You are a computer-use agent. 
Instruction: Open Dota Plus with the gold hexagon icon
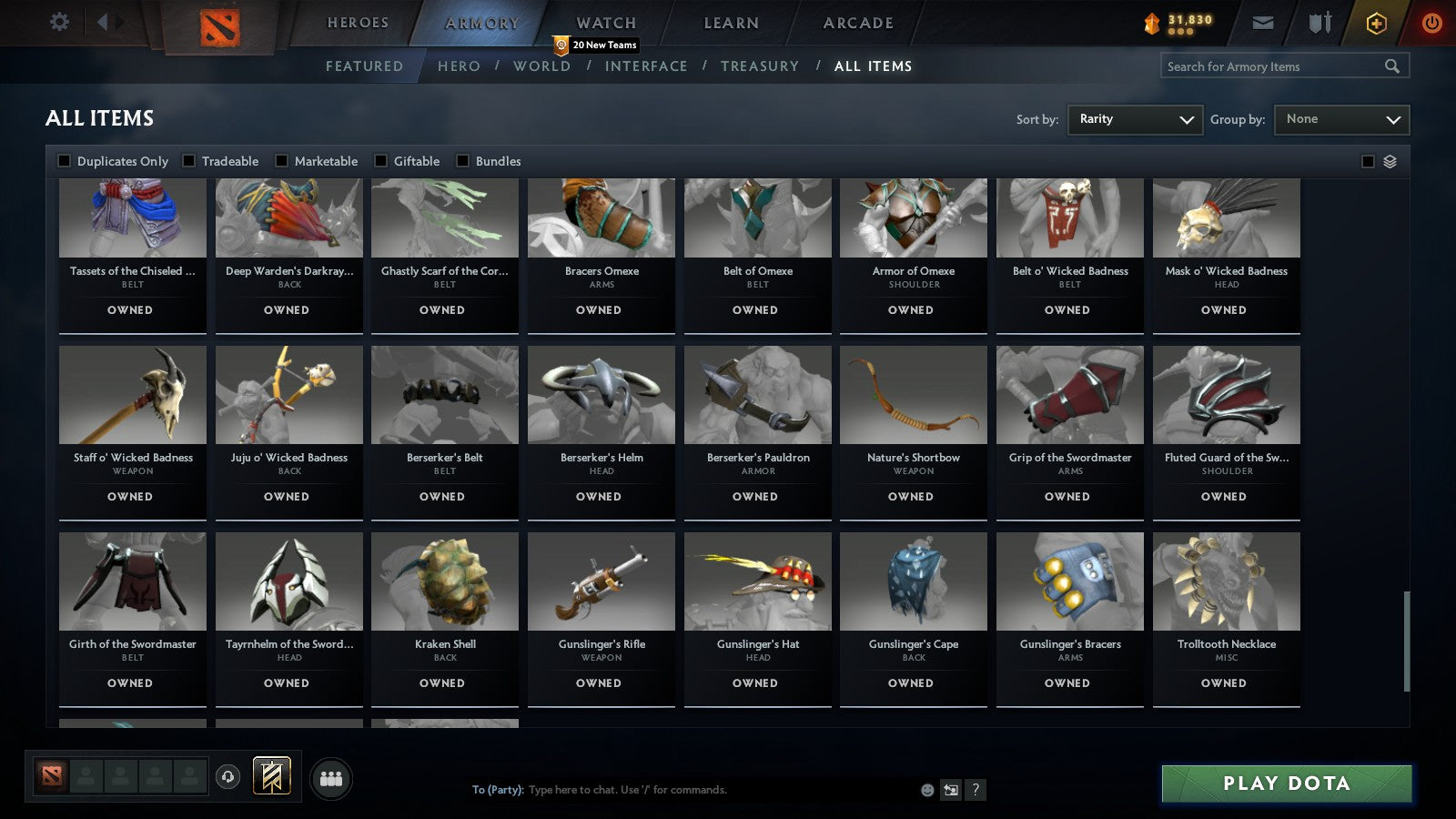point(1376,23)
